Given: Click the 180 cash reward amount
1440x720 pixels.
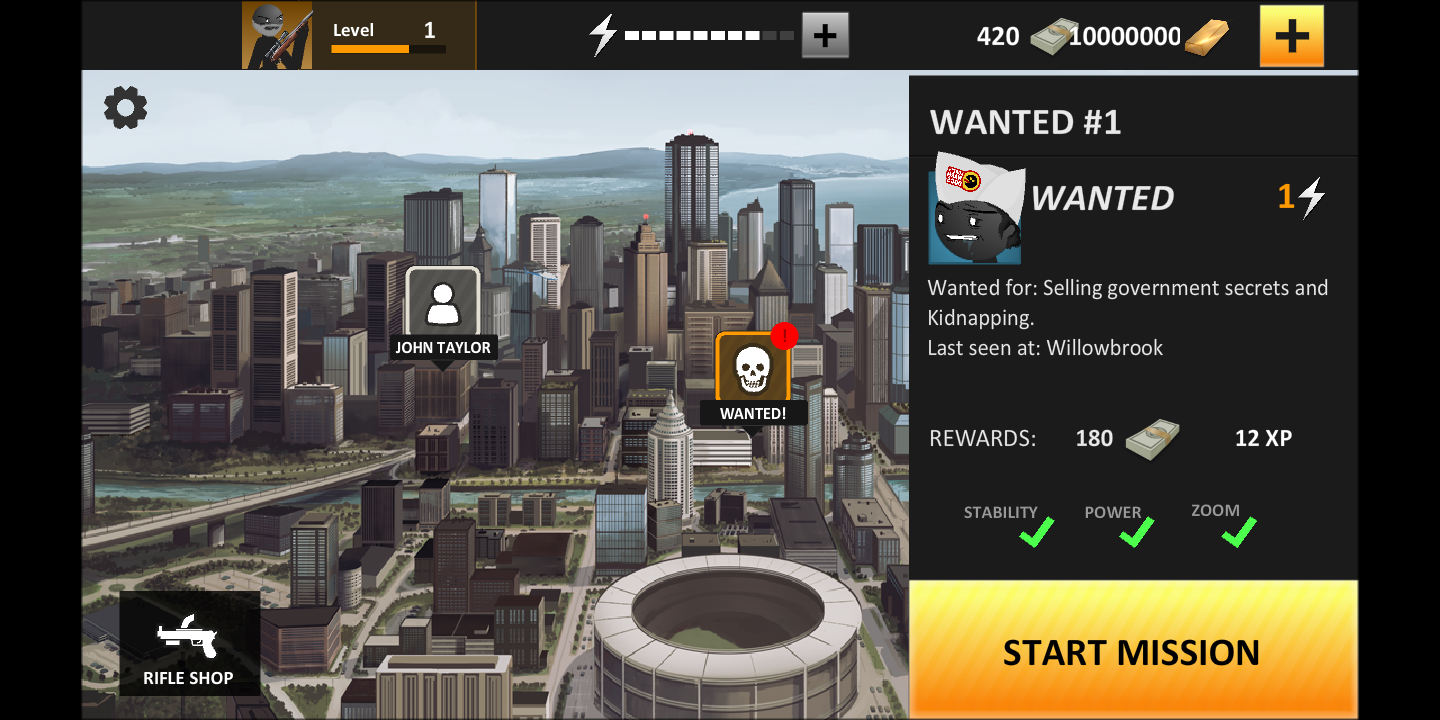Looking at the screenshot, I should pos(1094,438).
